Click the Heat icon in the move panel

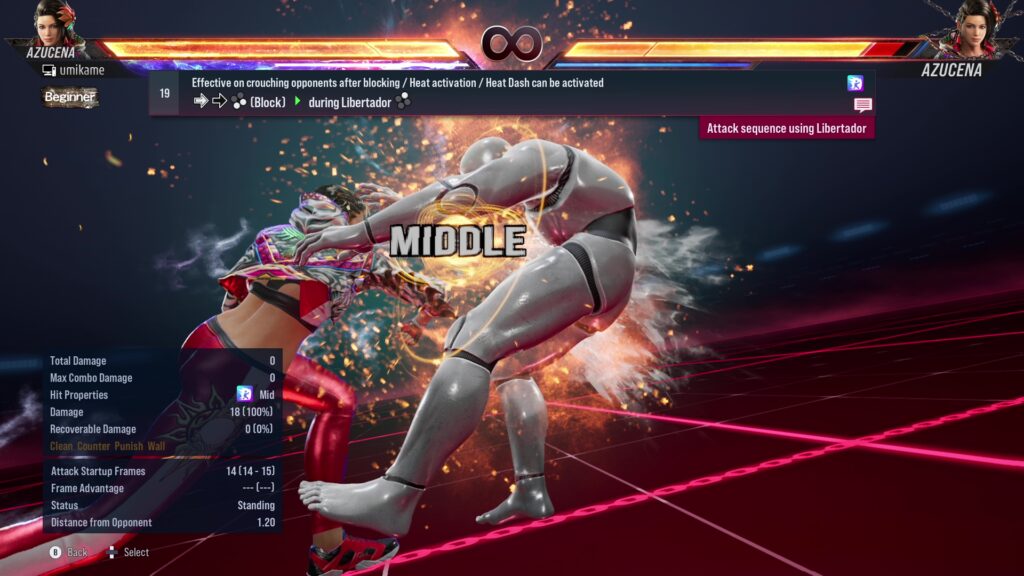coord(855,83)
